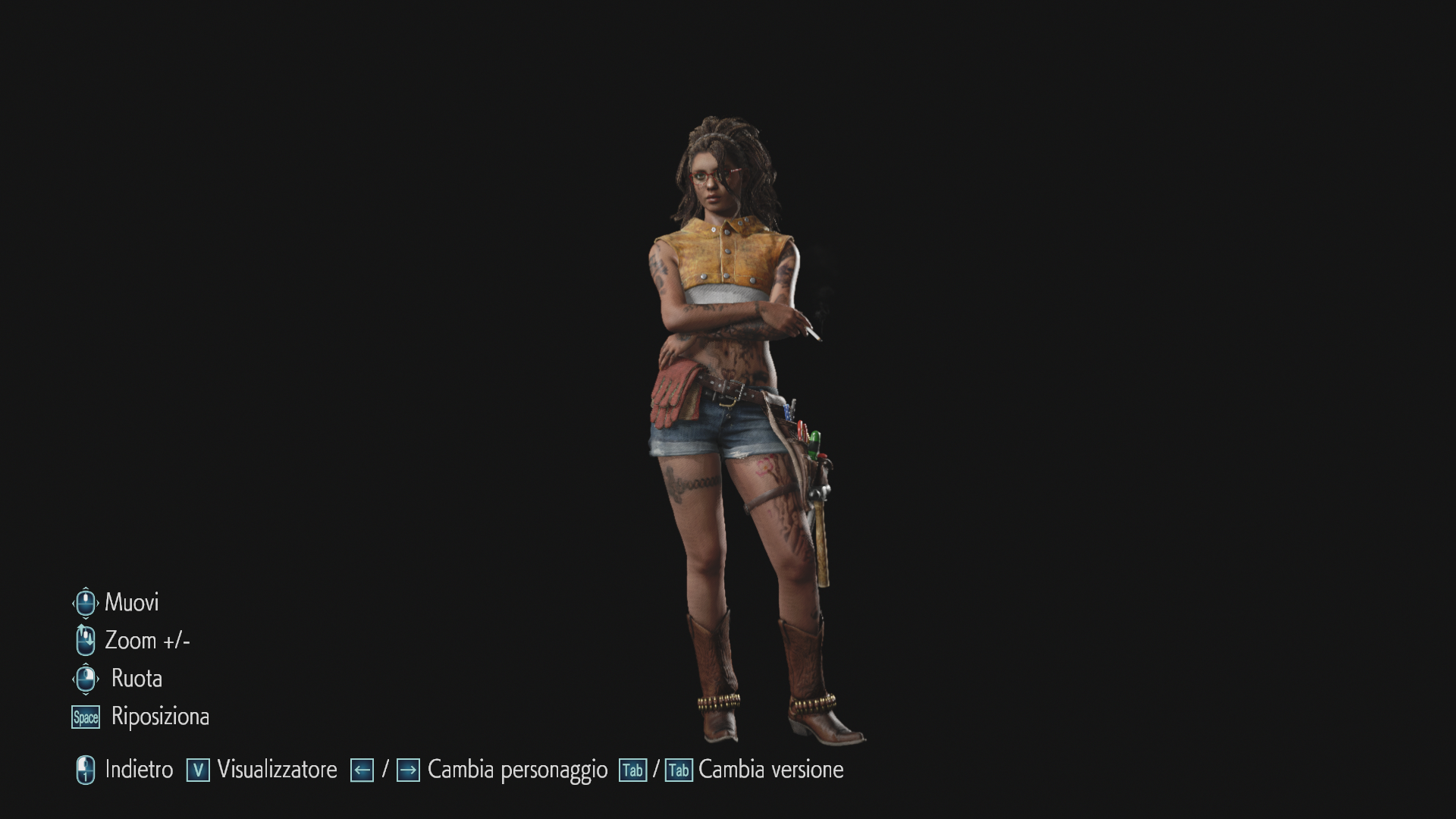Choose Cambia personaggio to switch character

[x=517, y=770]
